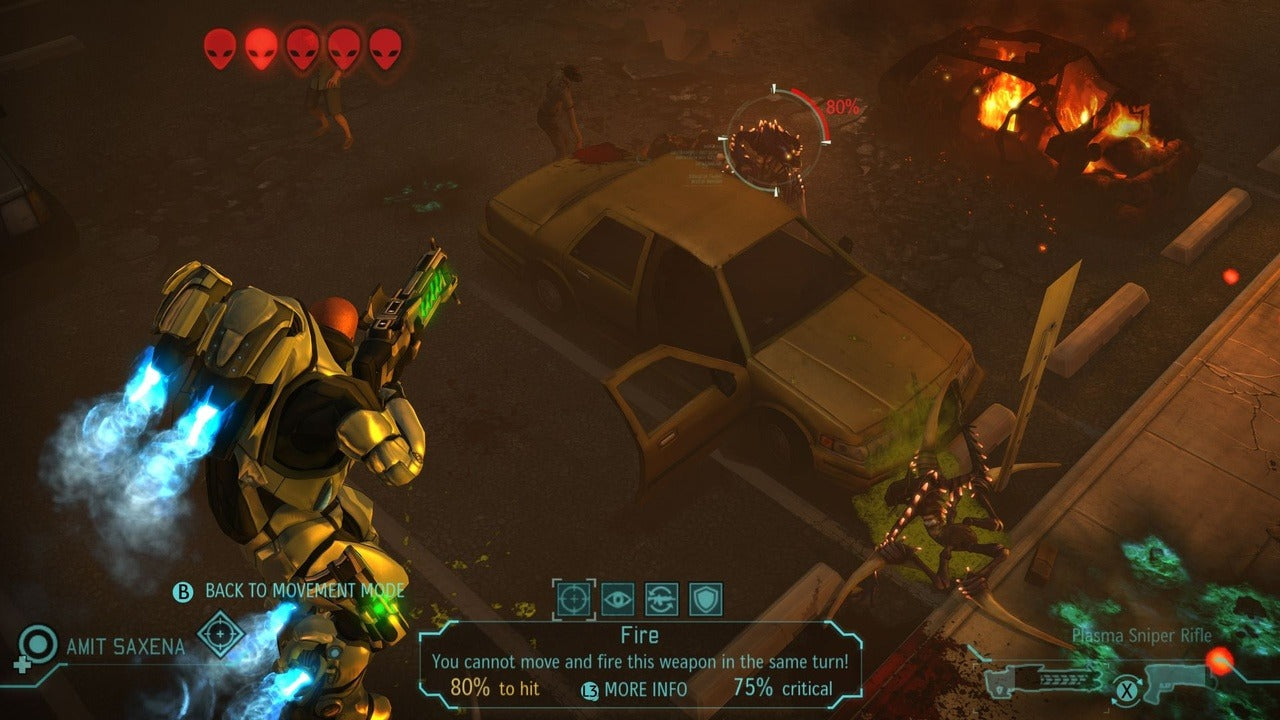Screen dimensions: 1280x720
Task: Click the red targeting reticle on the alien
Action: [x=773, y=138]
